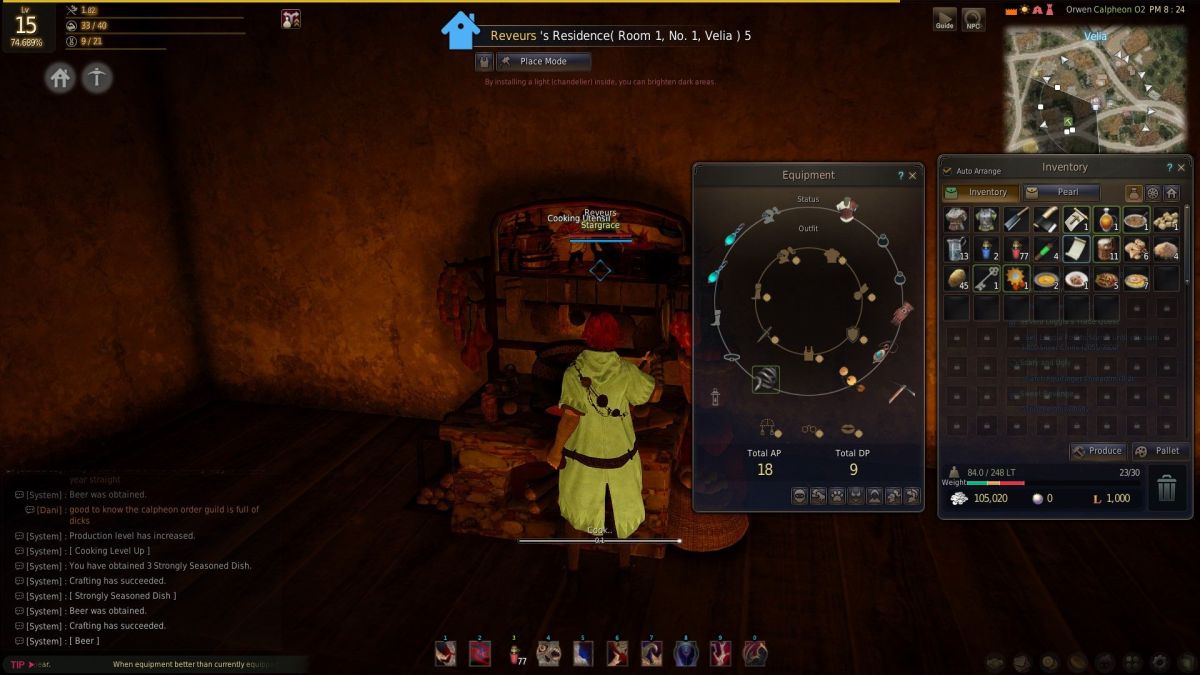
Task: Close the Equipment window
Action: pyautogui.click(x=912, y=176)
